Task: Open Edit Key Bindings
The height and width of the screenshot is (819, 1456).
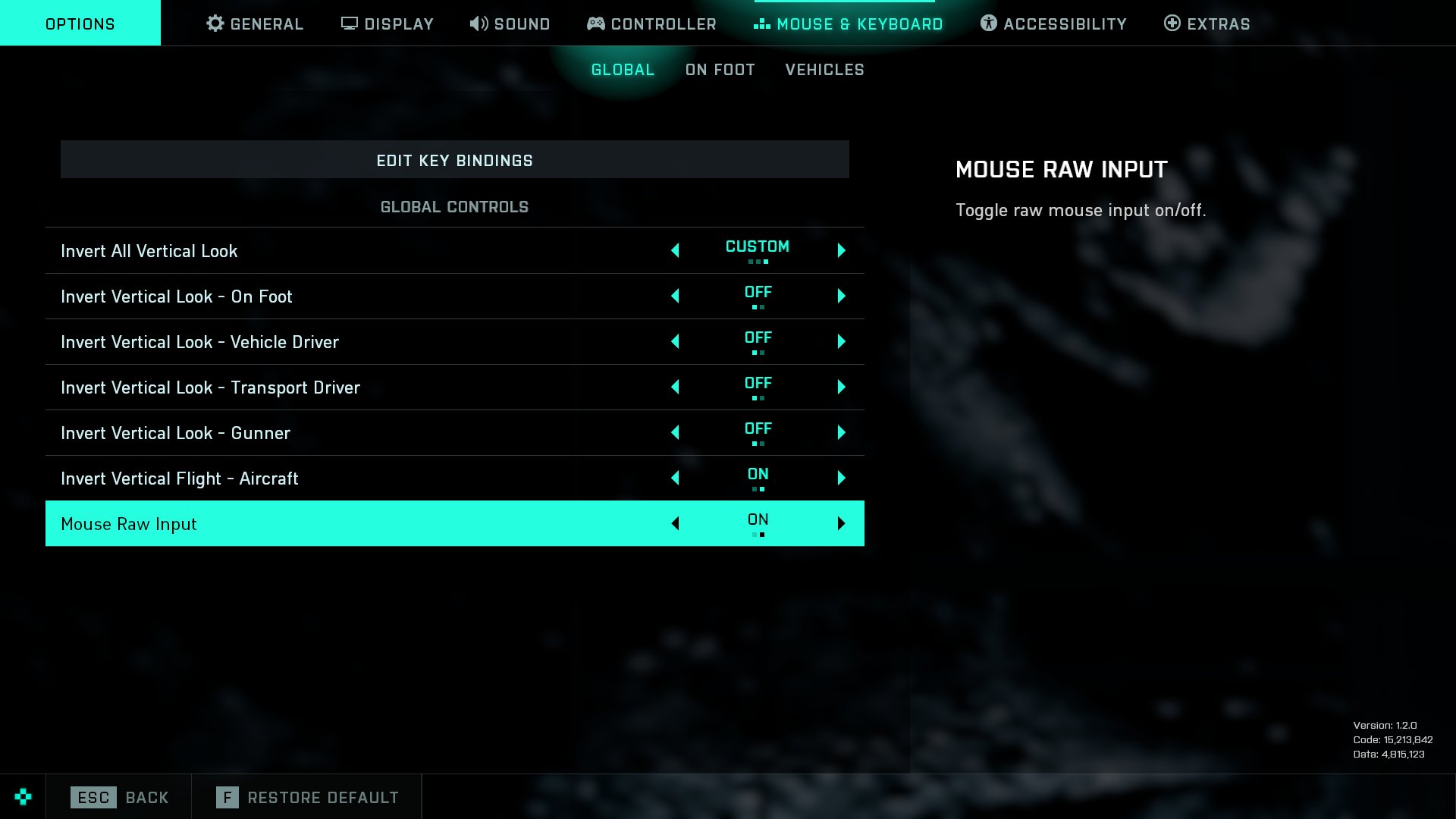Action: [454, 160]
